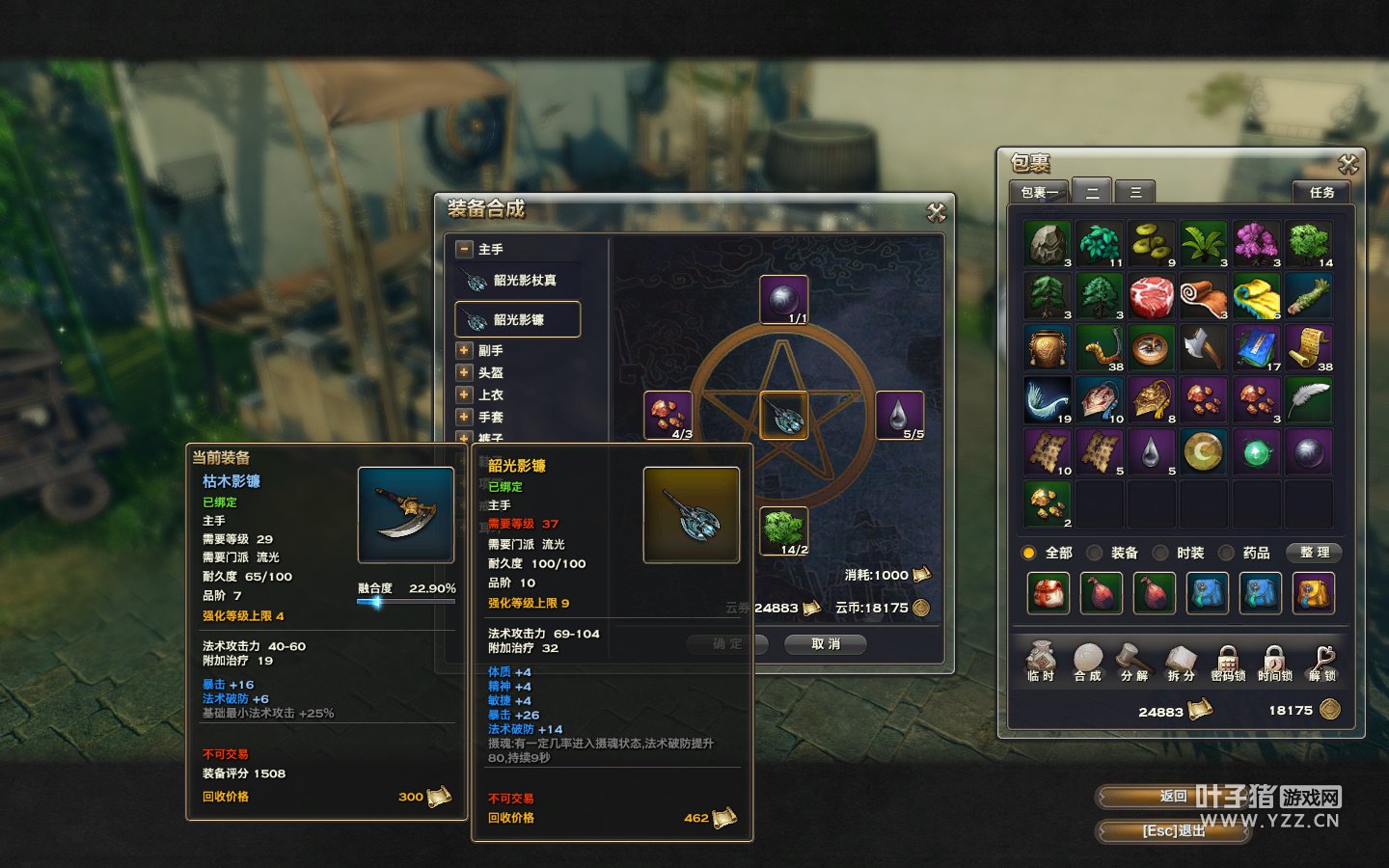This screenshot has height=868, width=1389.
Task: Expand the 头盔 equipment category
Action: [x=464, y=372]
